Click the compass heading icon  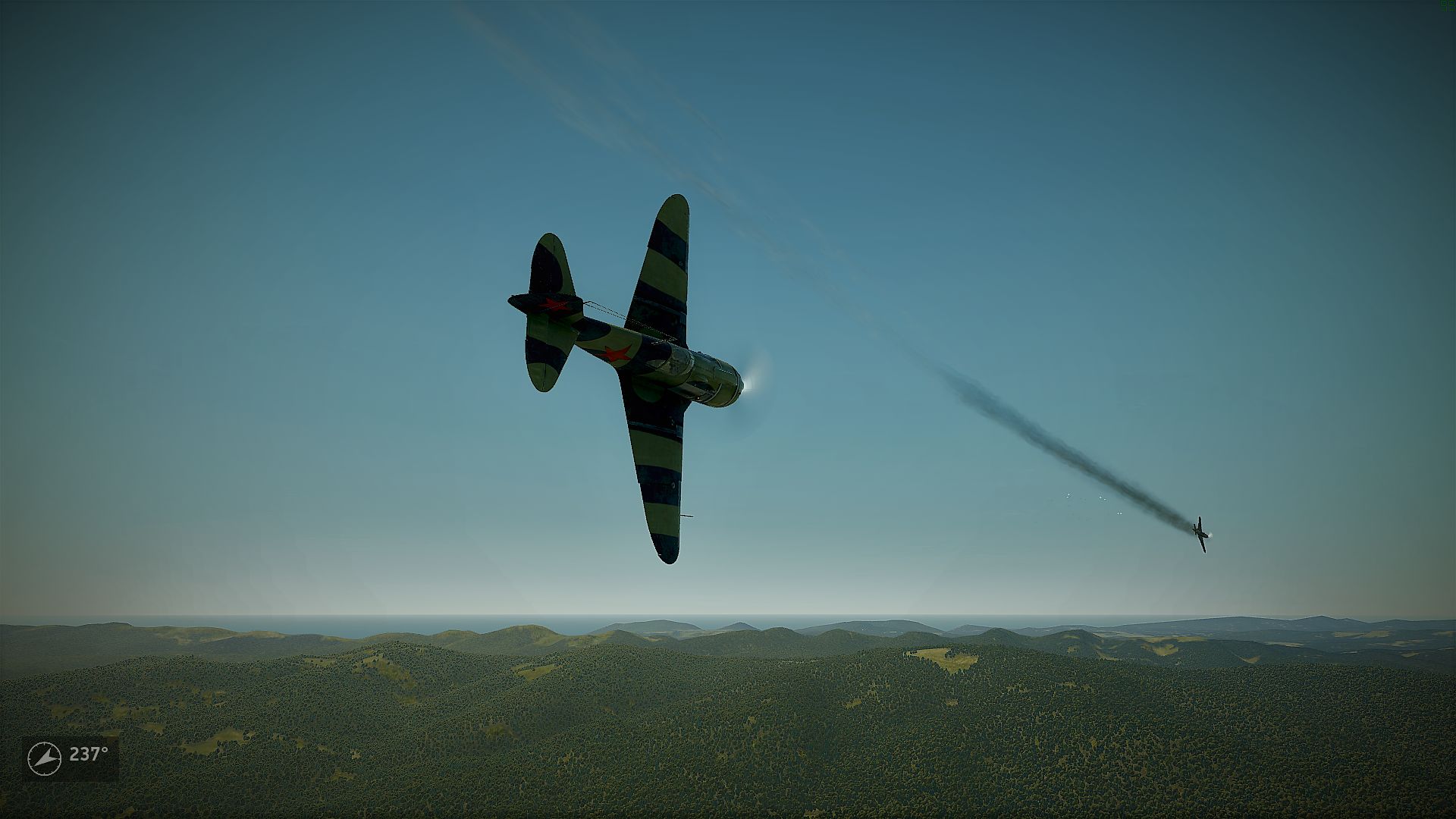(45, 758)
